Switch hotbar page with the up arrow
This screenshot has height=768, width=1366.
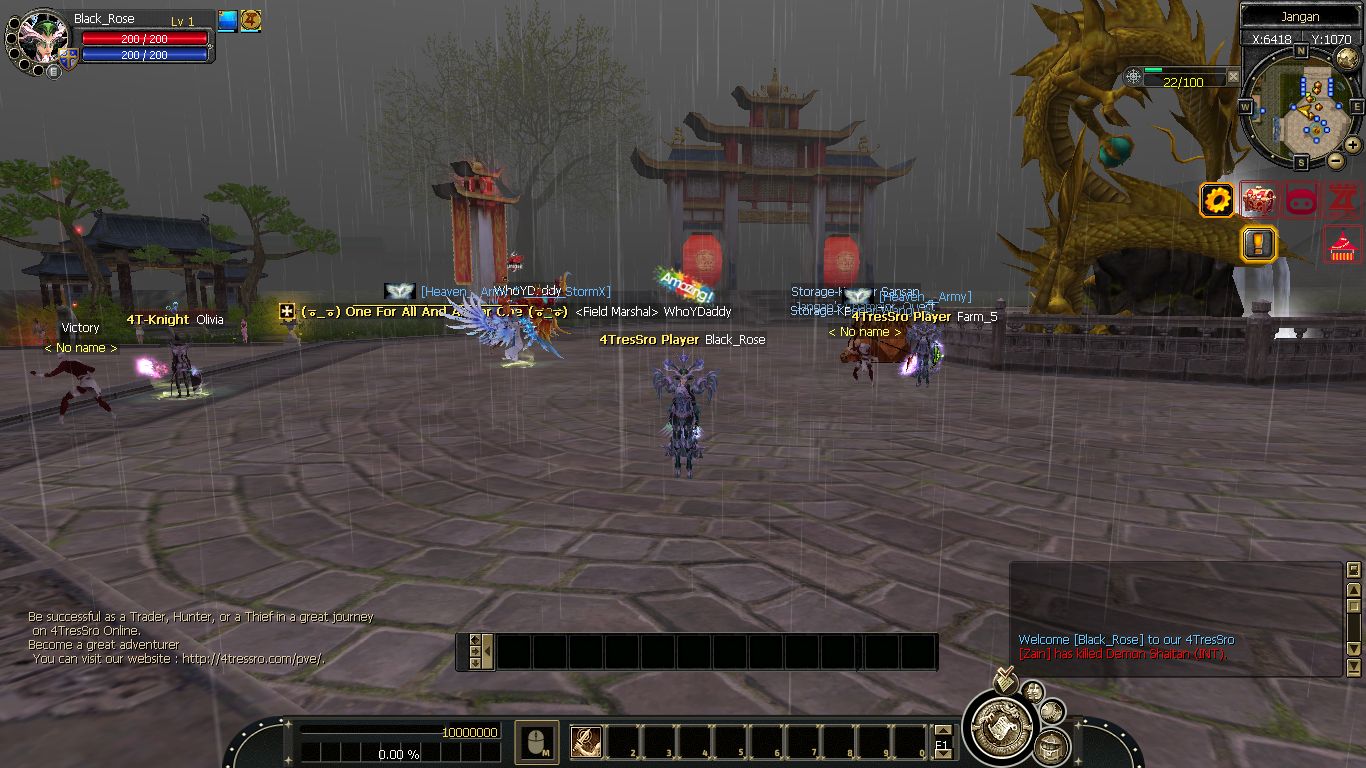click(x=942, y=731)
